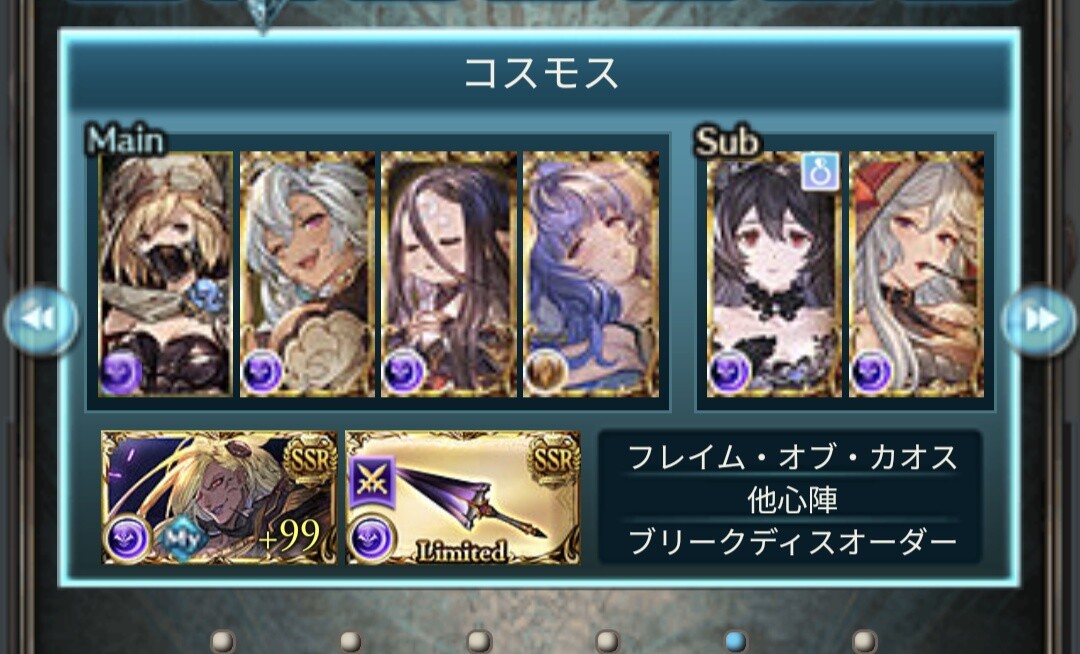The height and width of the screenshot is (654, 1080).
Task: Select the blue-haired main character portrait
Action: pyautogui.click(x=591, y=274)
